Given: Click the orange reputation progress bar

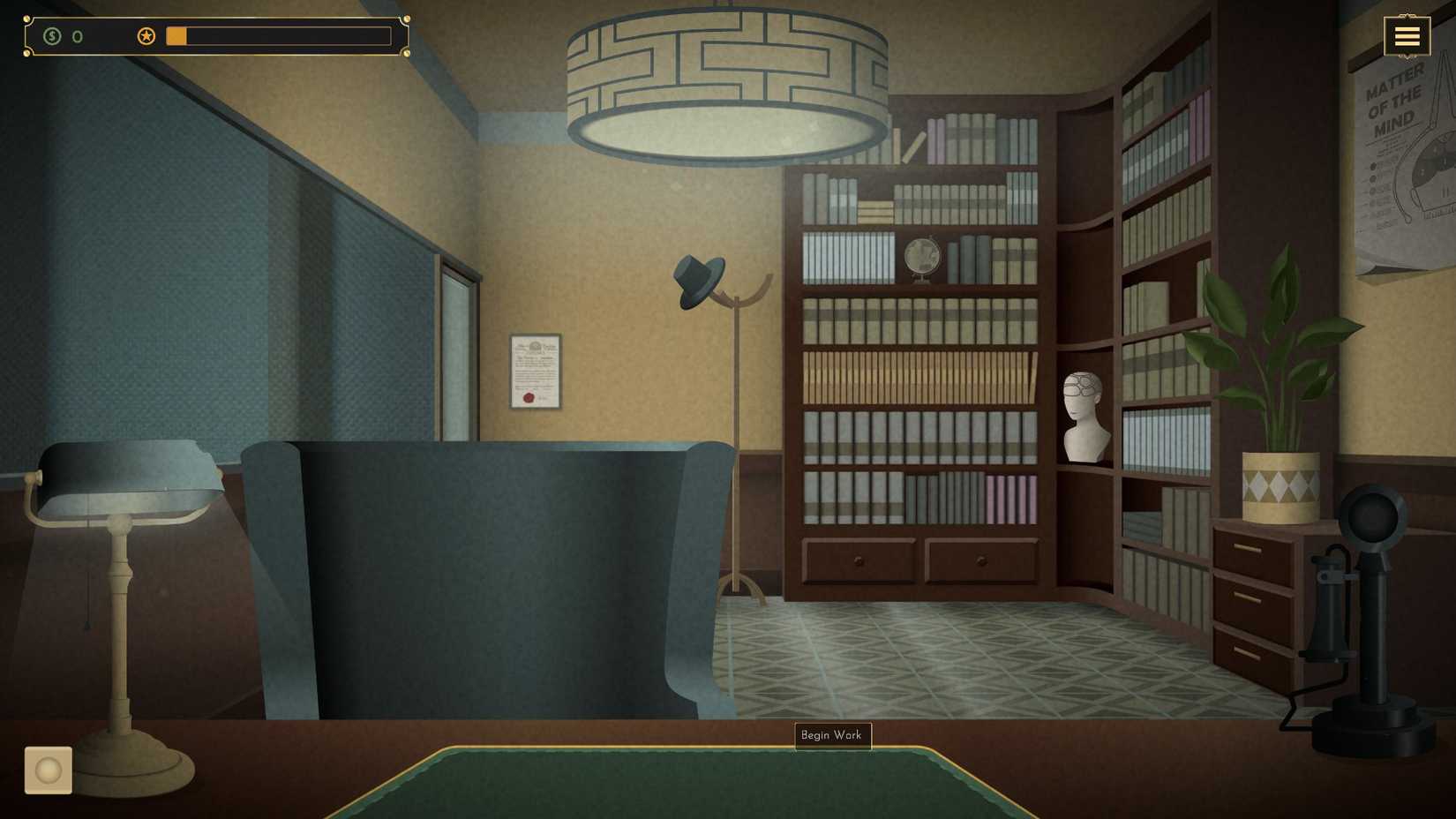Looking at the screenshot, I should pyautogui.click(x=176, y=36).
